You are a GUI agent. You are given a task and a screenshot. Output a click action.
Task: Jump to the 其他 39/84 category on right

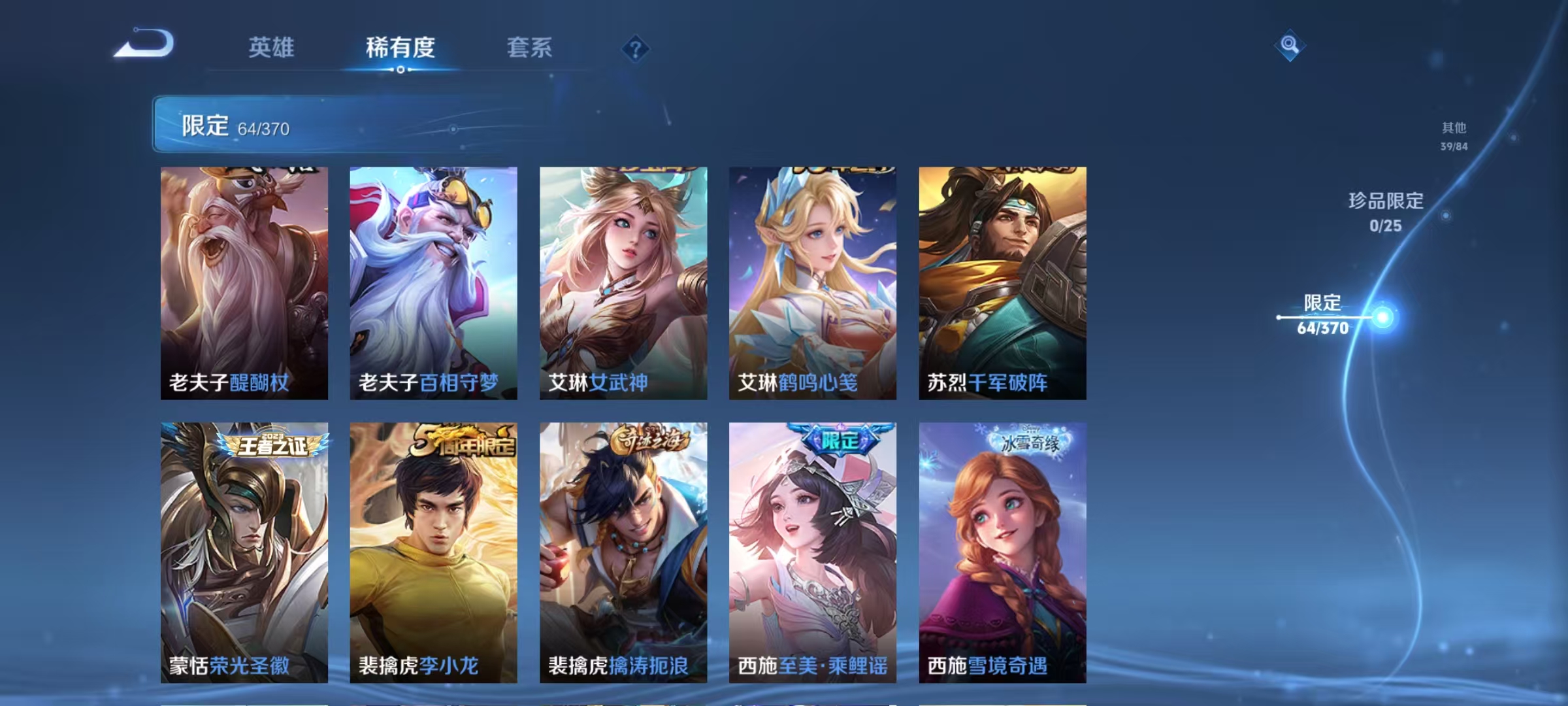click(x=1454, y=137)
